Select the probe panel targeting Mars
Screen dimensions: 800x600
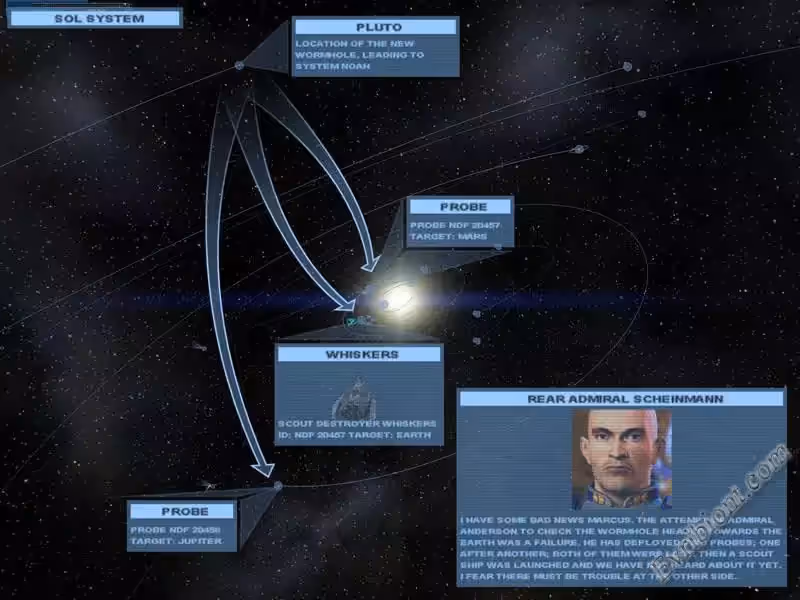click(x=461, y=222)
